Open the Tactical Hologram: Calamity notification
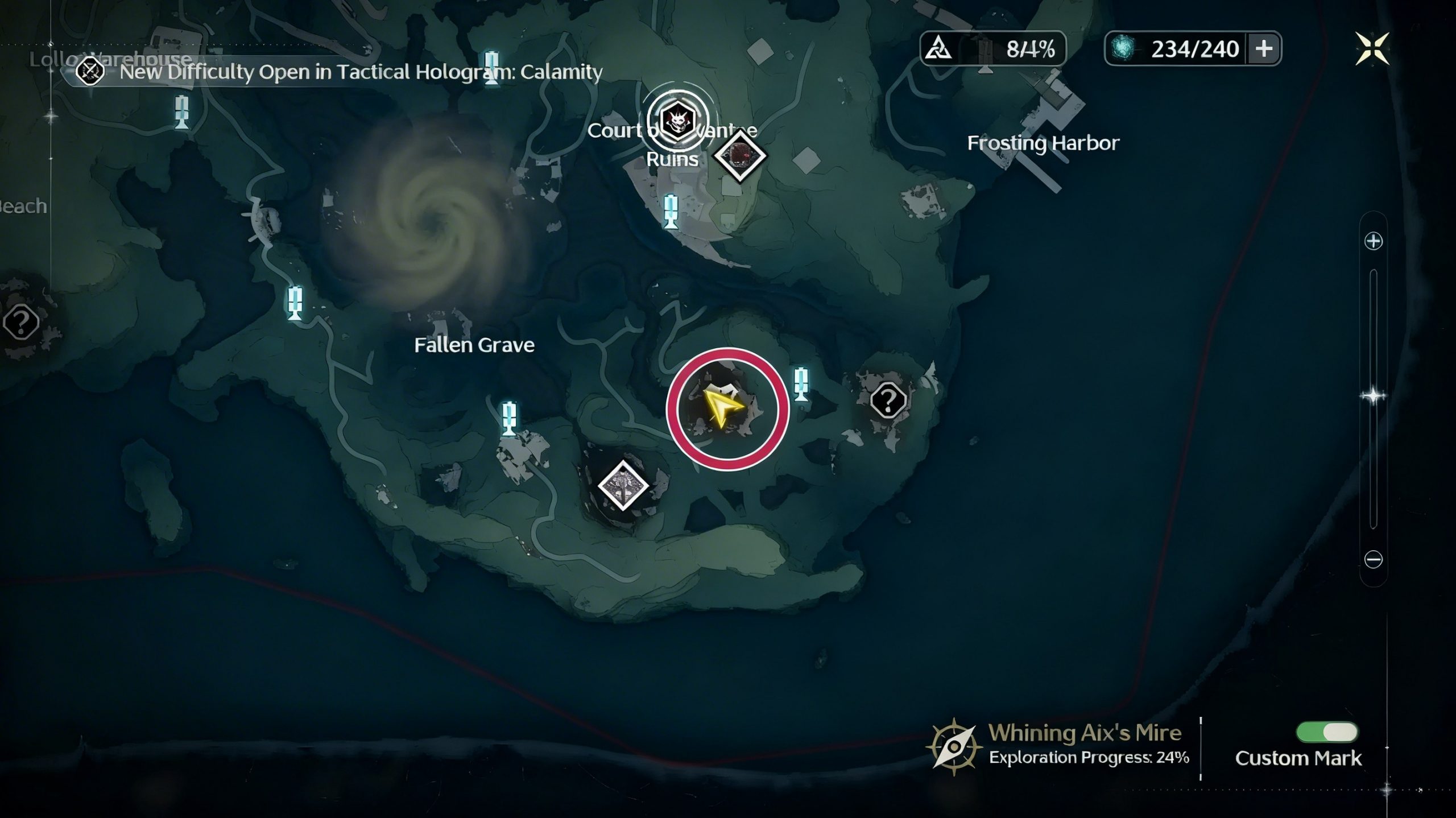 coord(341,72)
